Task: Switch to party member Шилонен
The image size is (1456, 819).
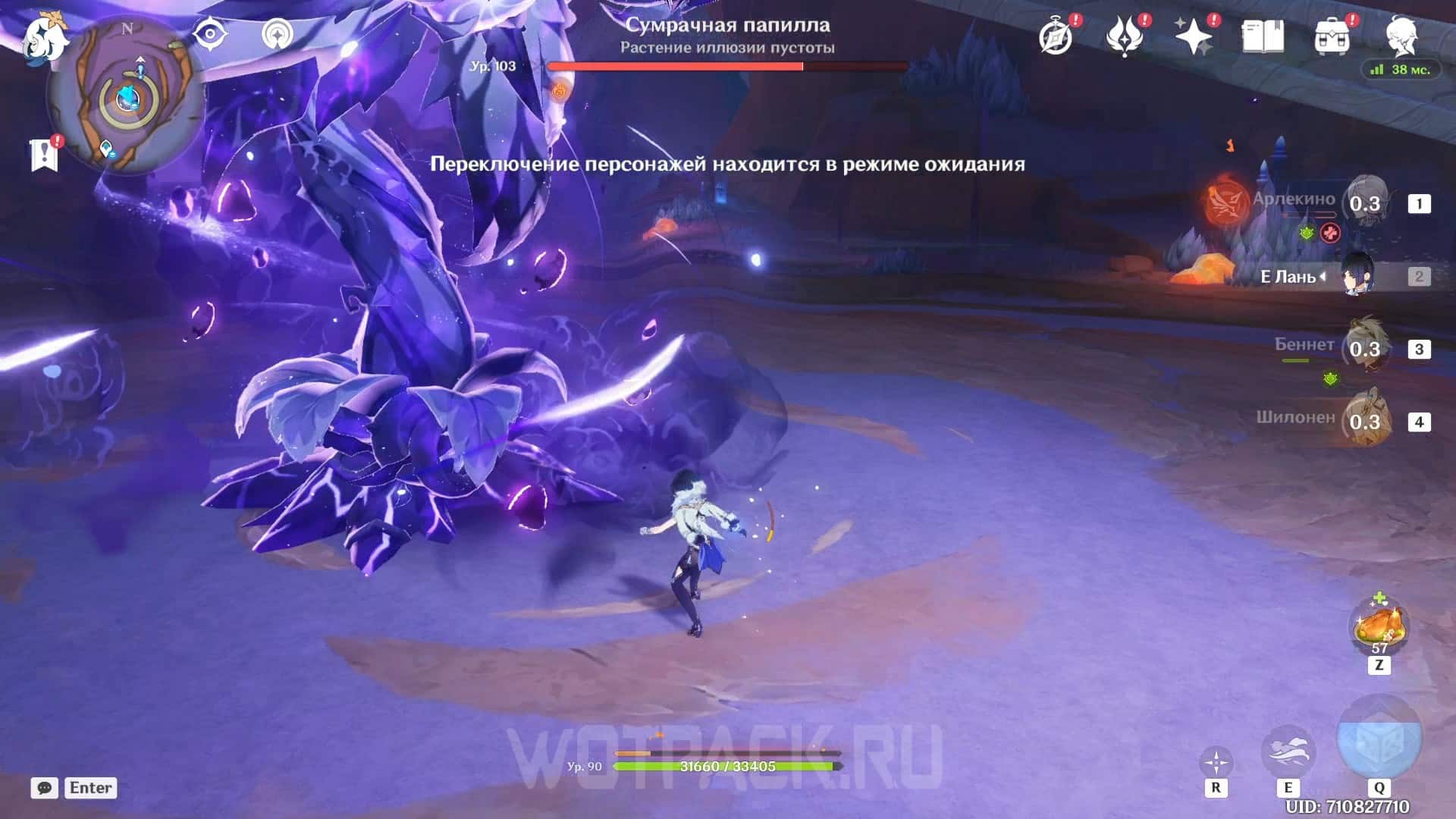Action: coord(1365,421)
